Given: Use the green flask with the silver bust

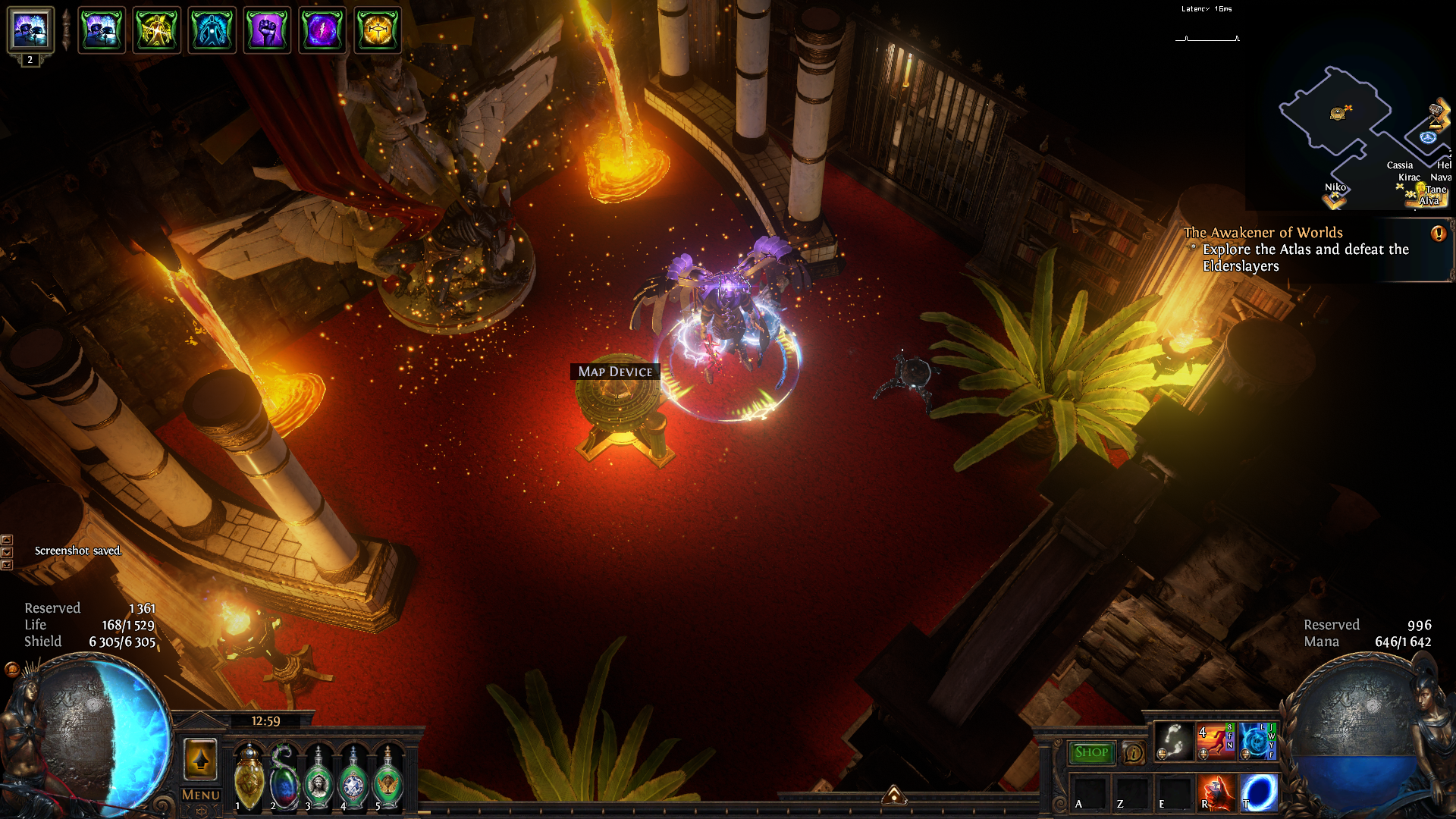Looking at the screenshot, I should (318, 777).
